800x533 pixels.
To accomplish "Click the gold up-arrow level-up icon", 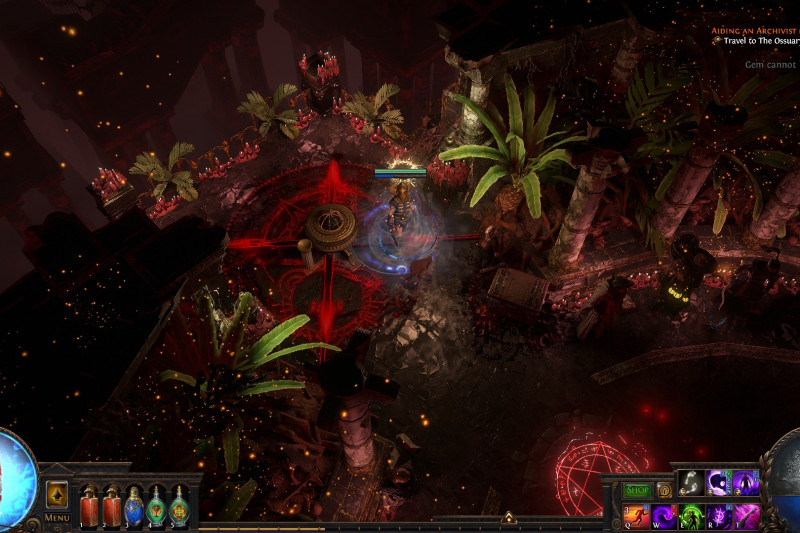I will tap(57, 494).
